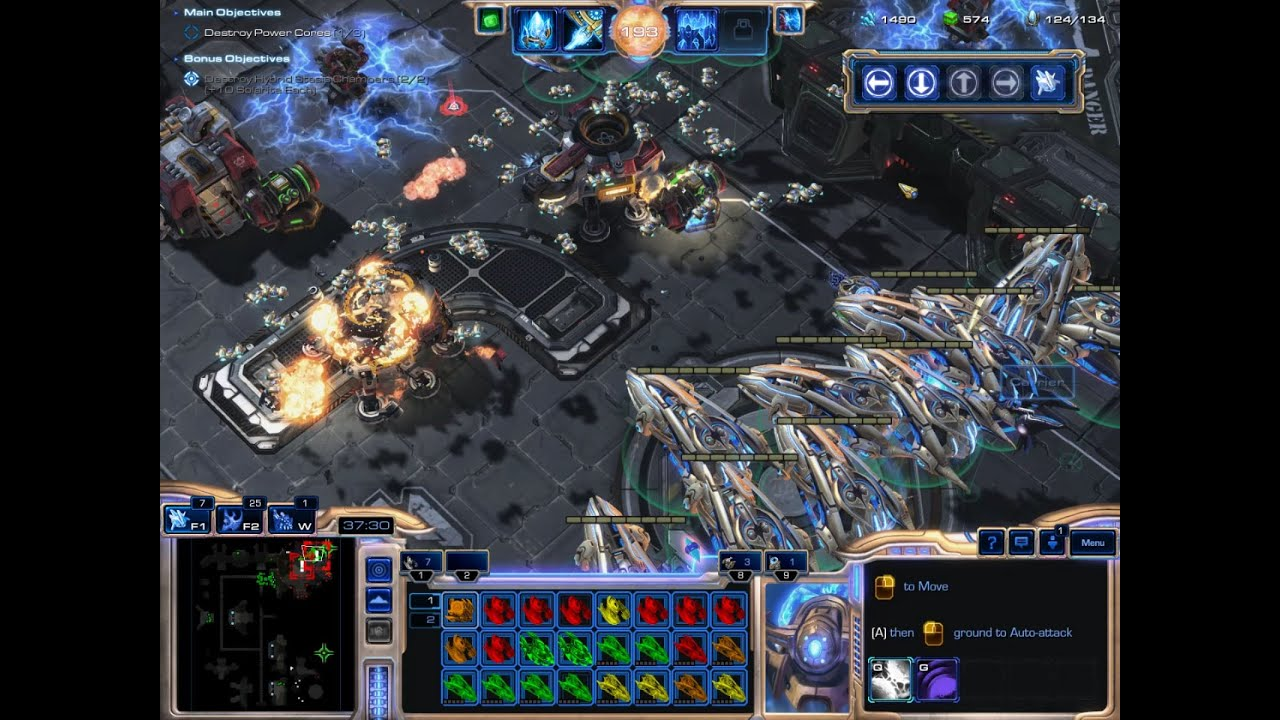This screenshot has height=720, width=1280.
Task: Activate the top-bar pylon power ability
Action: [535, 31]
